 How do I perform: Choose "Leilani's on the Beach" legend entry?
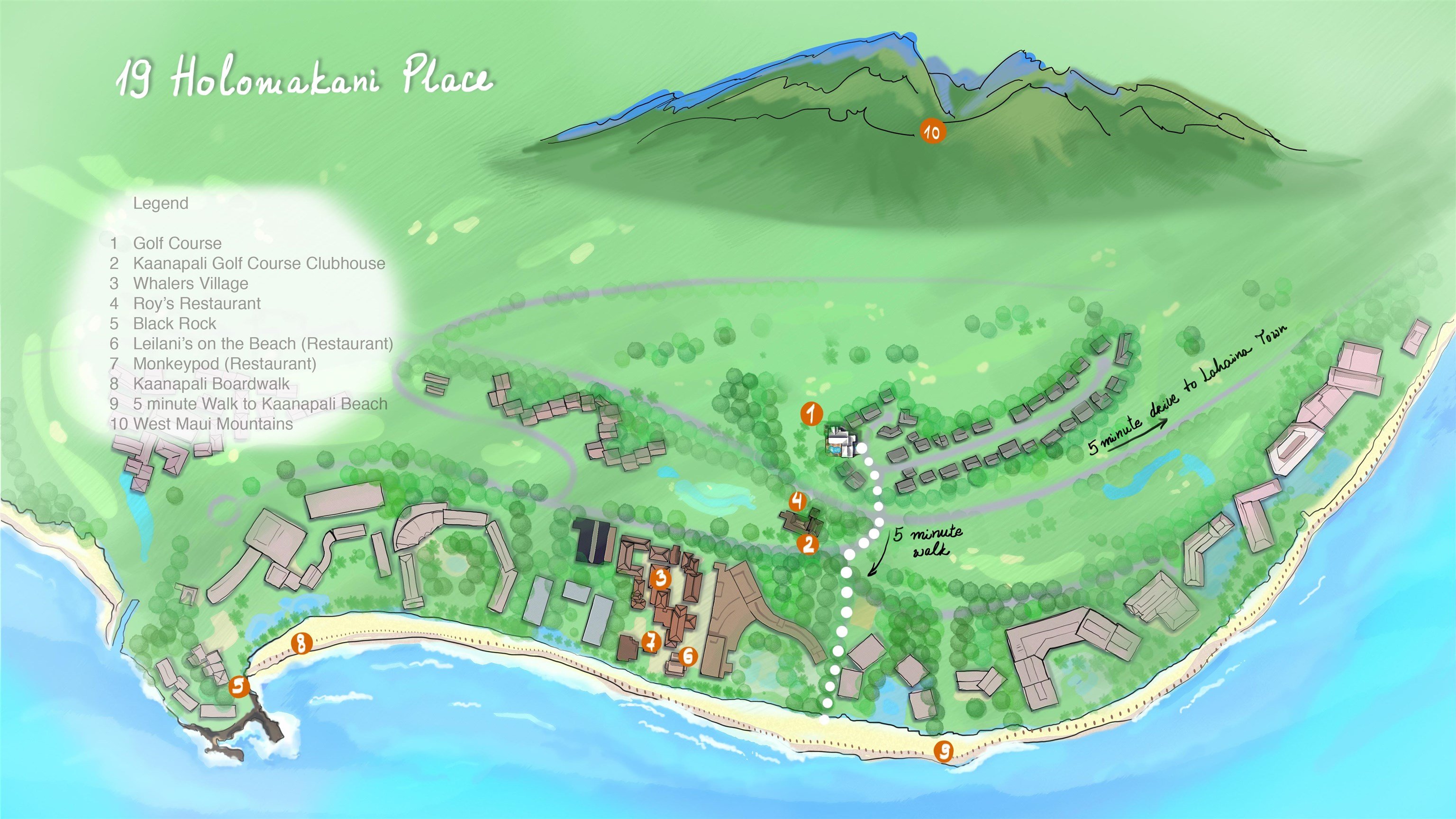(x=263, y=344)
